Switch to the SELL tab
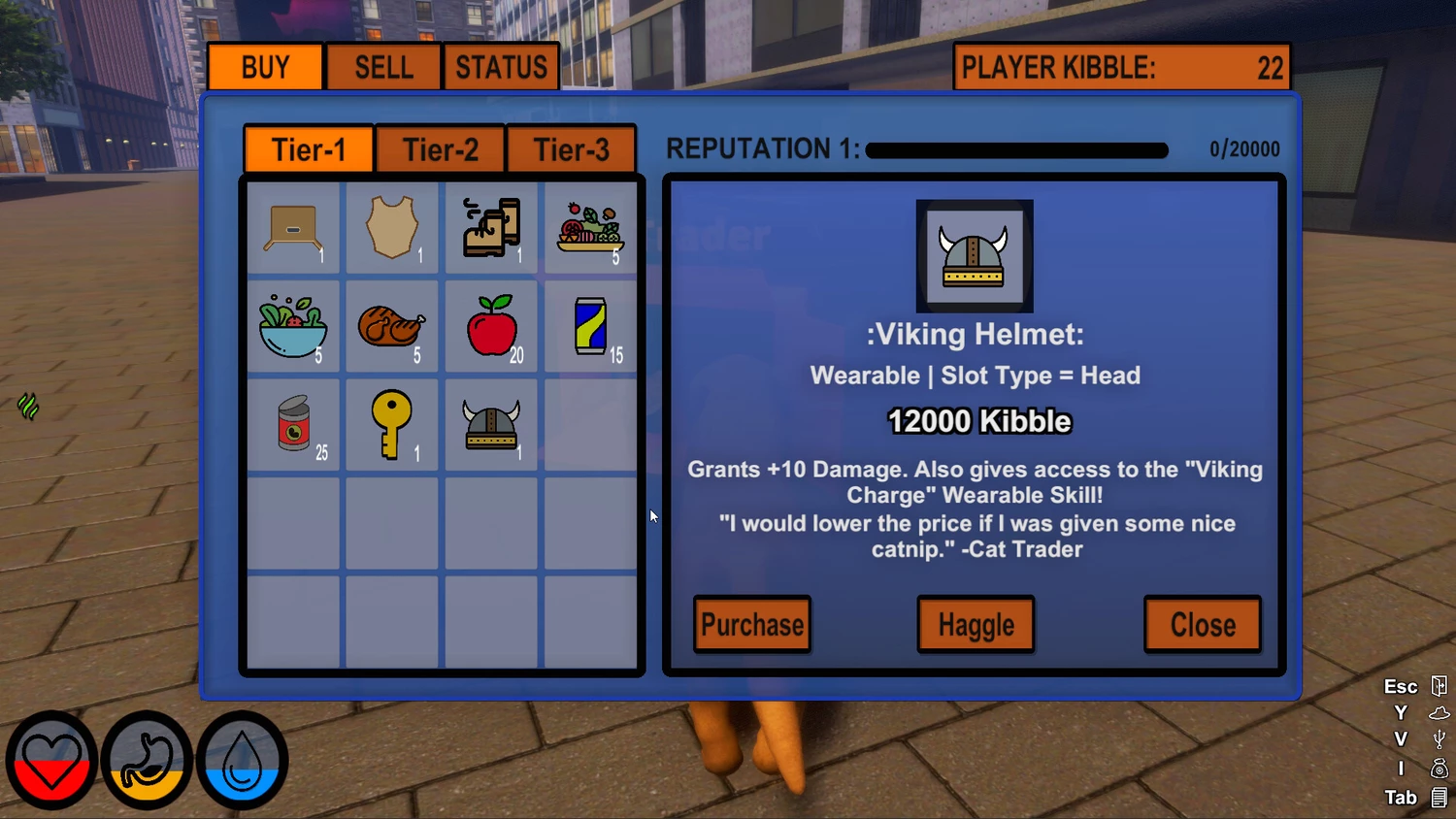This screenshot has height=819, width=1456. pyautogui.click(x=383, y=67)
